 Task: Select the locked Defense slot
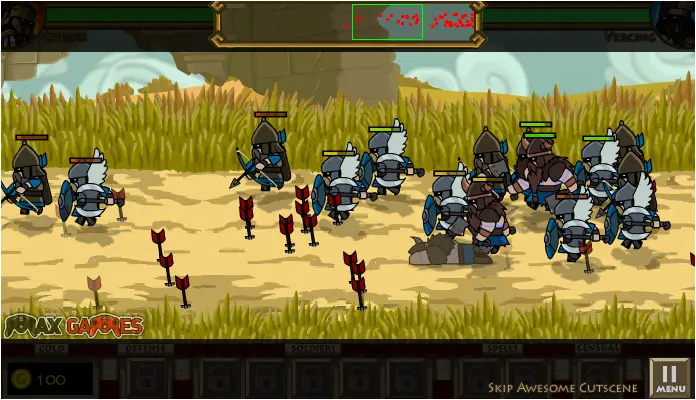click(x=145, y=378)
